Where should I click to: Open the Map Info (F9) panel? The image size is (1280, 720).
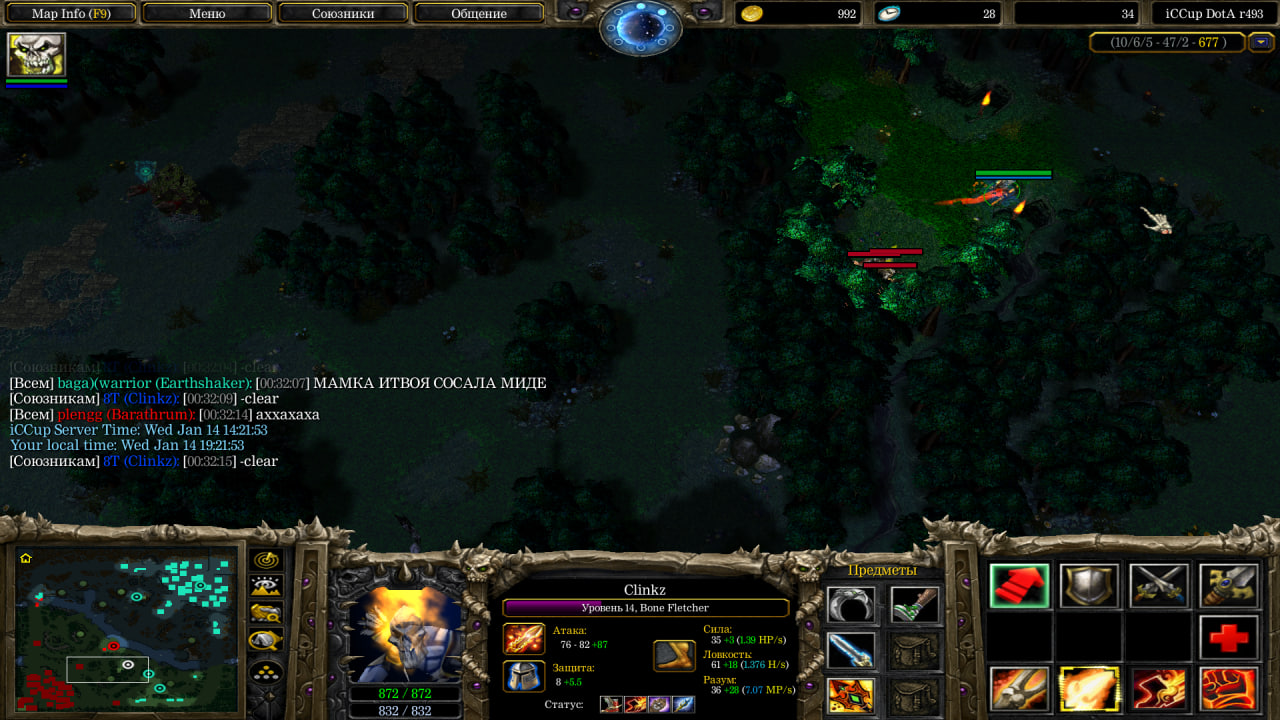(70, 14)
